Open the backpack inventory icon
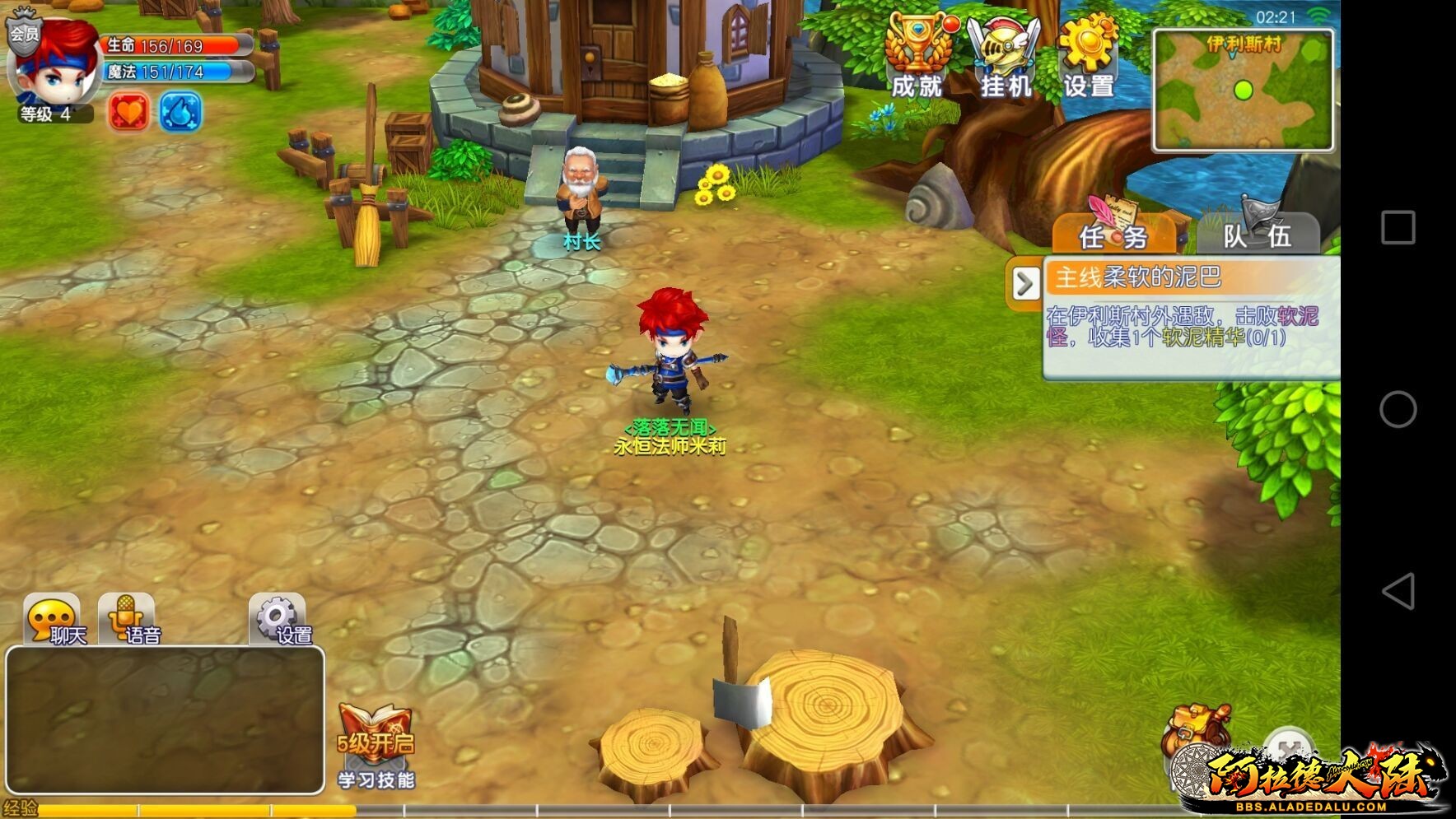 pyautogui.click(x=1197, y=728)
